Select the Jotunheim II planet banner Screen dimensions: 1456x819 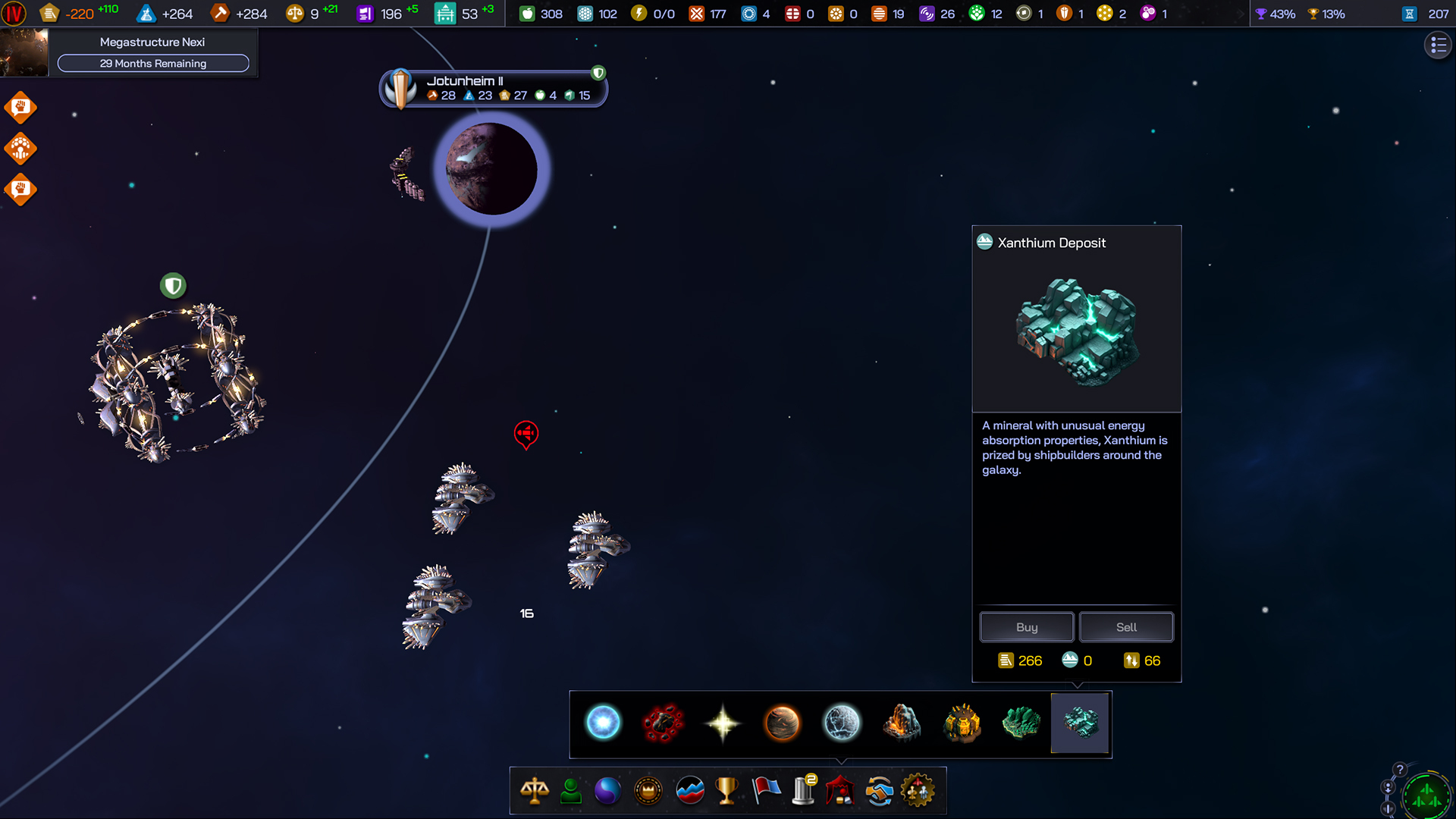[493, 89]
